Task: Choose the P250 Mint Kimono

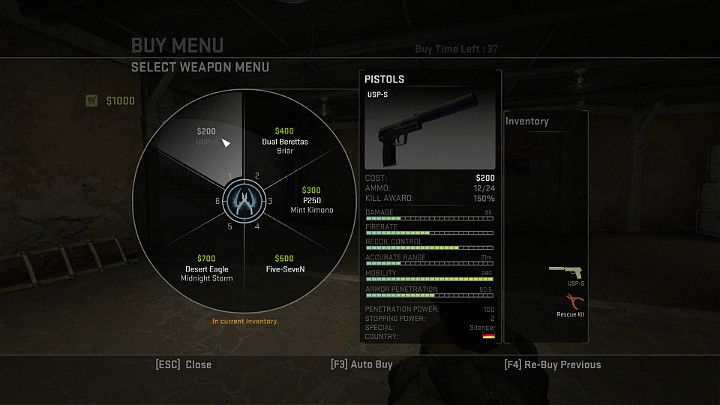Action: click(311, 199)
